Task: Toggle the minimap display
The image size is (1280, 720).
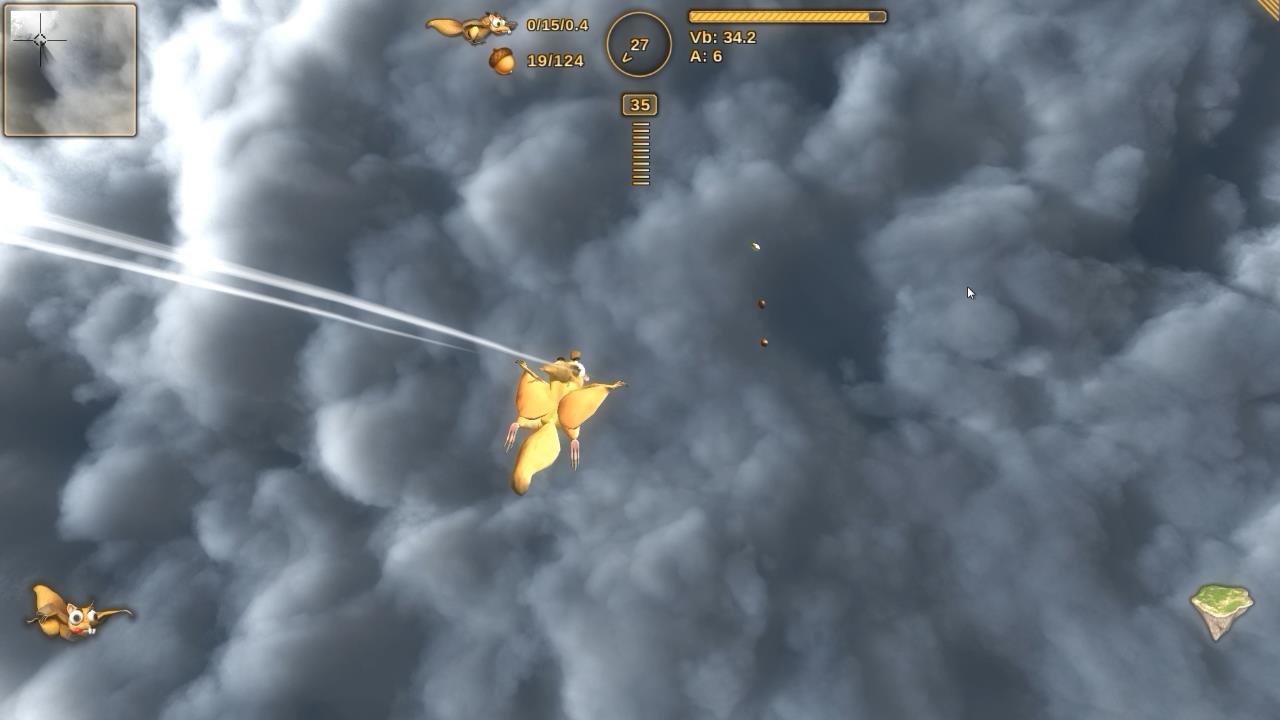Action: tap(69, 69)
